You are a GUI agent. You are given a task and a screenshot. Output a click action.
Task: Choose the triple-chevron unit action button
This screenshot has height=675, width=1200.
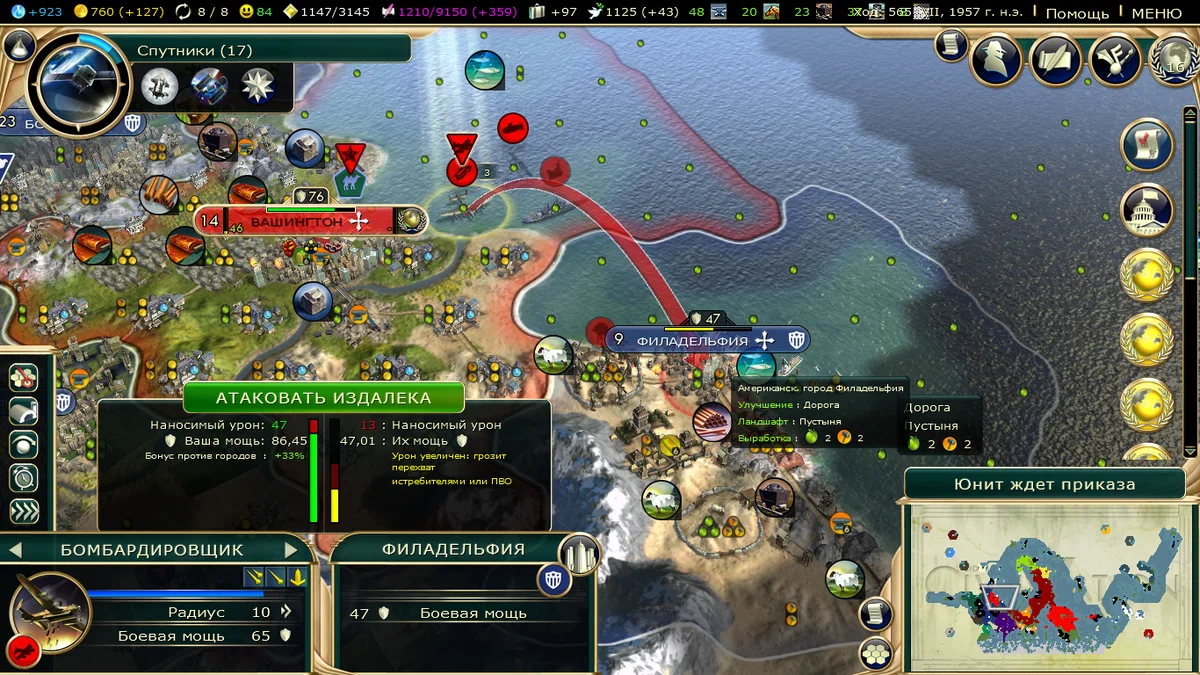click(x=24, y=512)
